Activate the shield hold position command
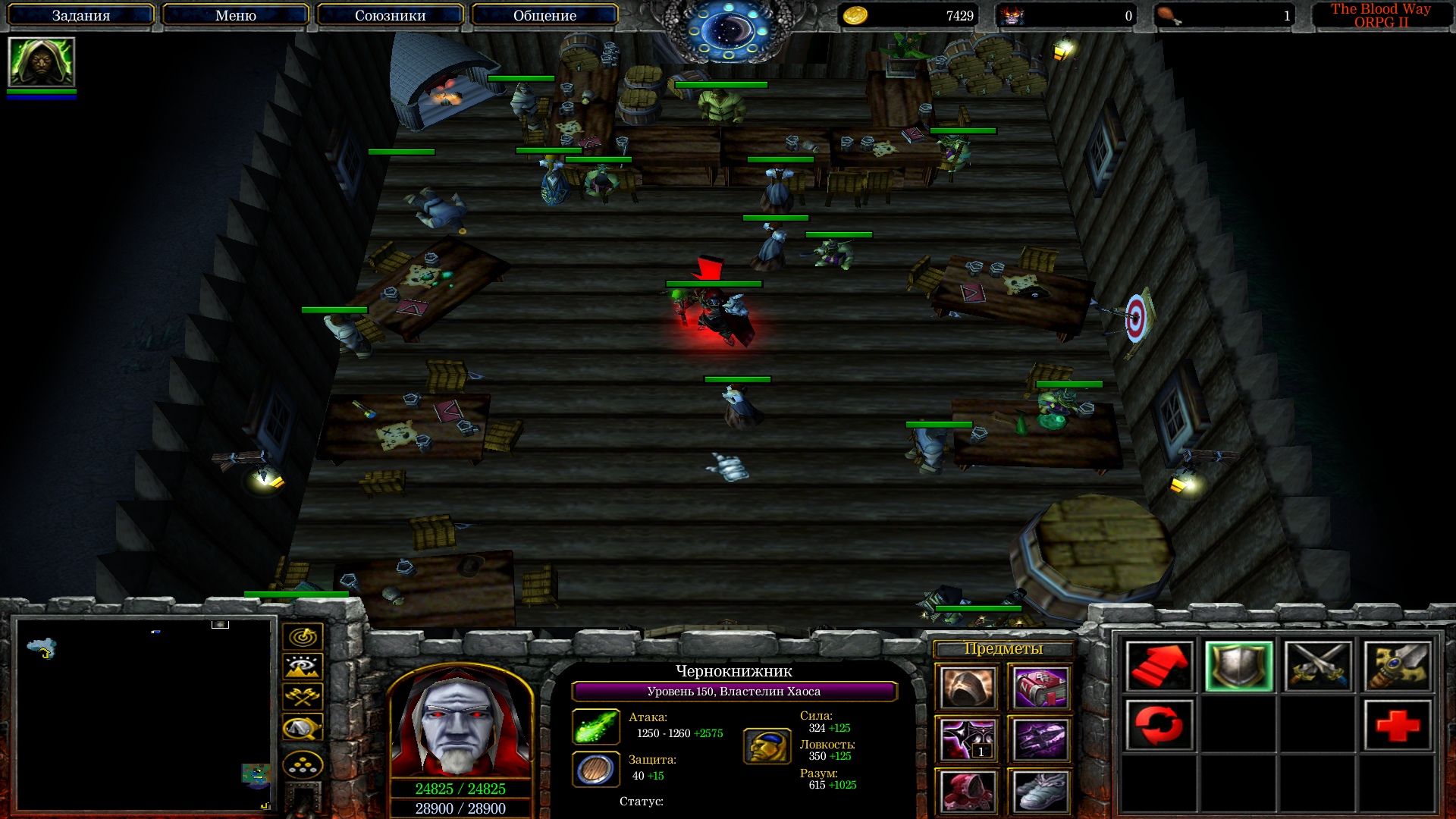Viewport: 1456px width, 819px height. coord(1239,666)
